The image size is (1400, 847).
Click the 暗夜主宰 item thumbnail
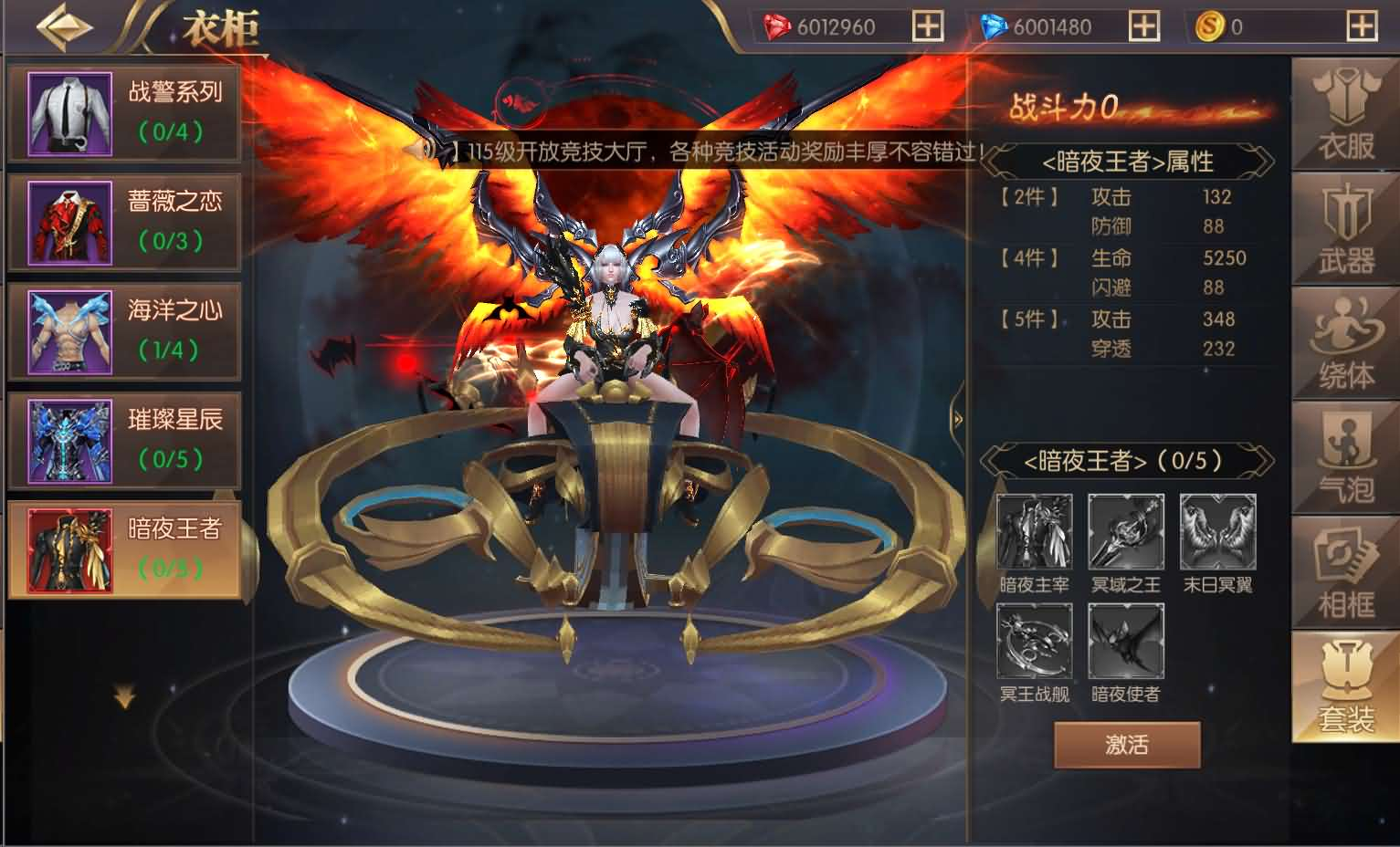(x=1034, y=529)
